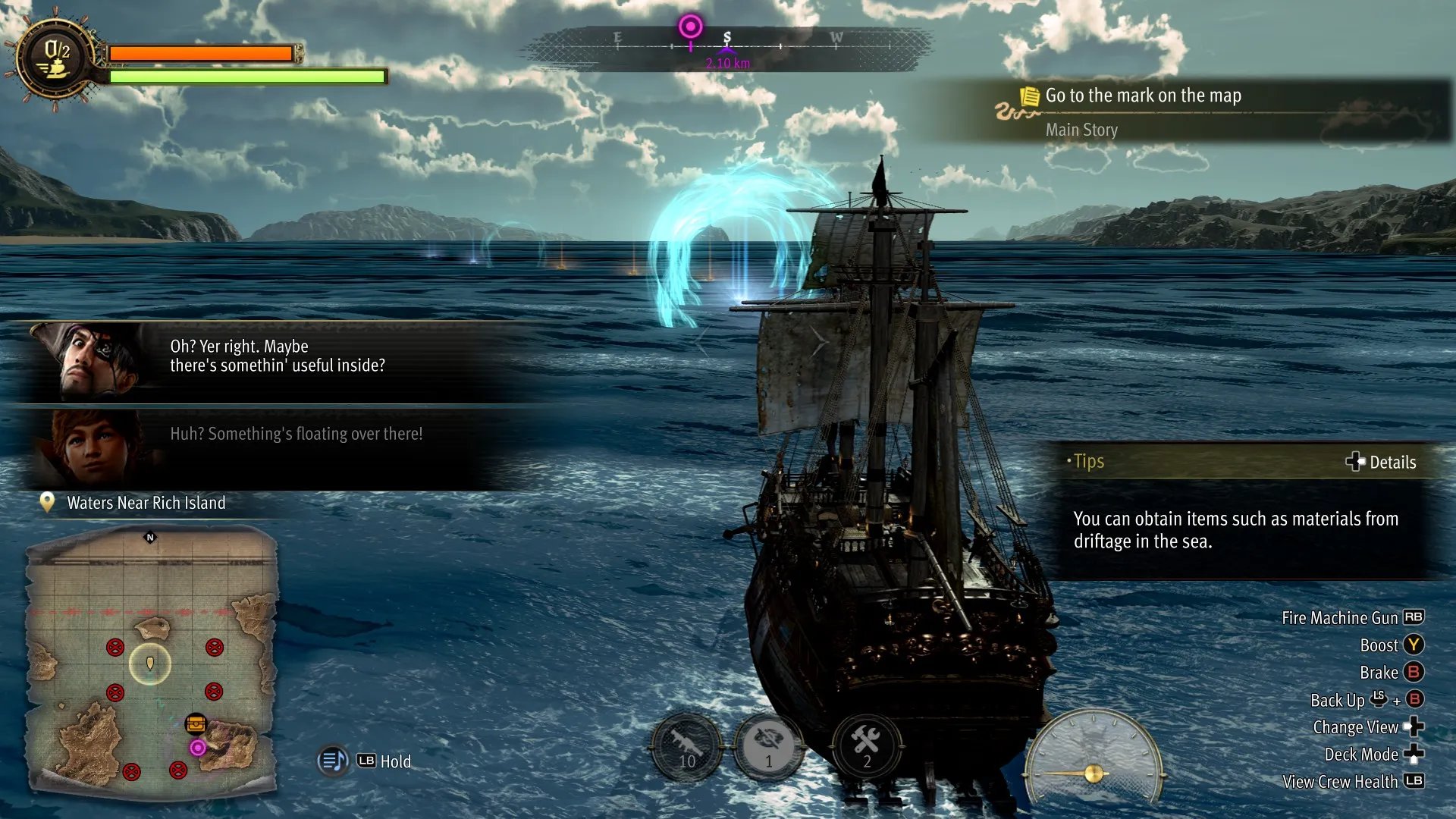
Task: Click the Waters Near Rich Island location label
Action: pyautogui.click(x=146, y=503)
